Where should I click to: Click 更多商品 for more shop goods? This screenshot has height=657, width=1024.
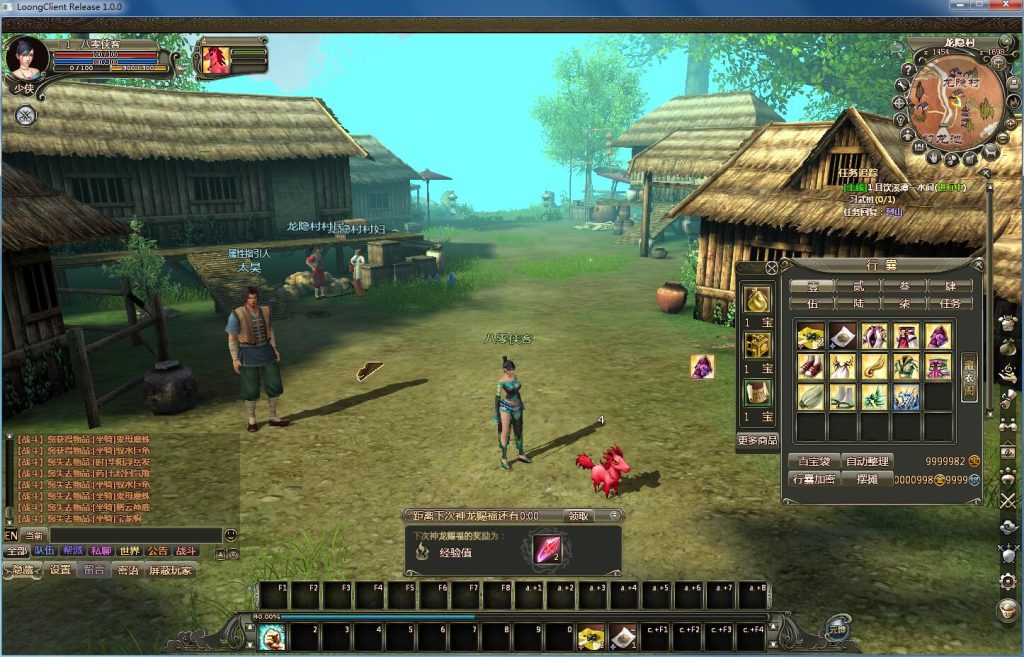coord(757,440)
